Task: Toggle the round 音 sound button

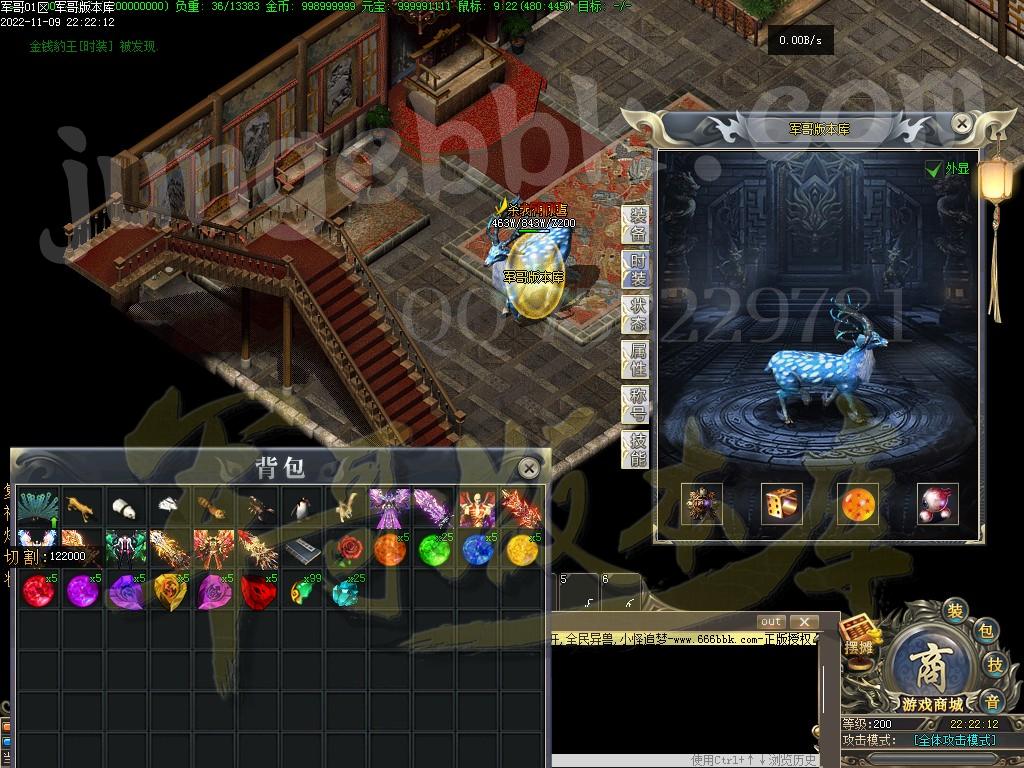Action: (991, 700)
